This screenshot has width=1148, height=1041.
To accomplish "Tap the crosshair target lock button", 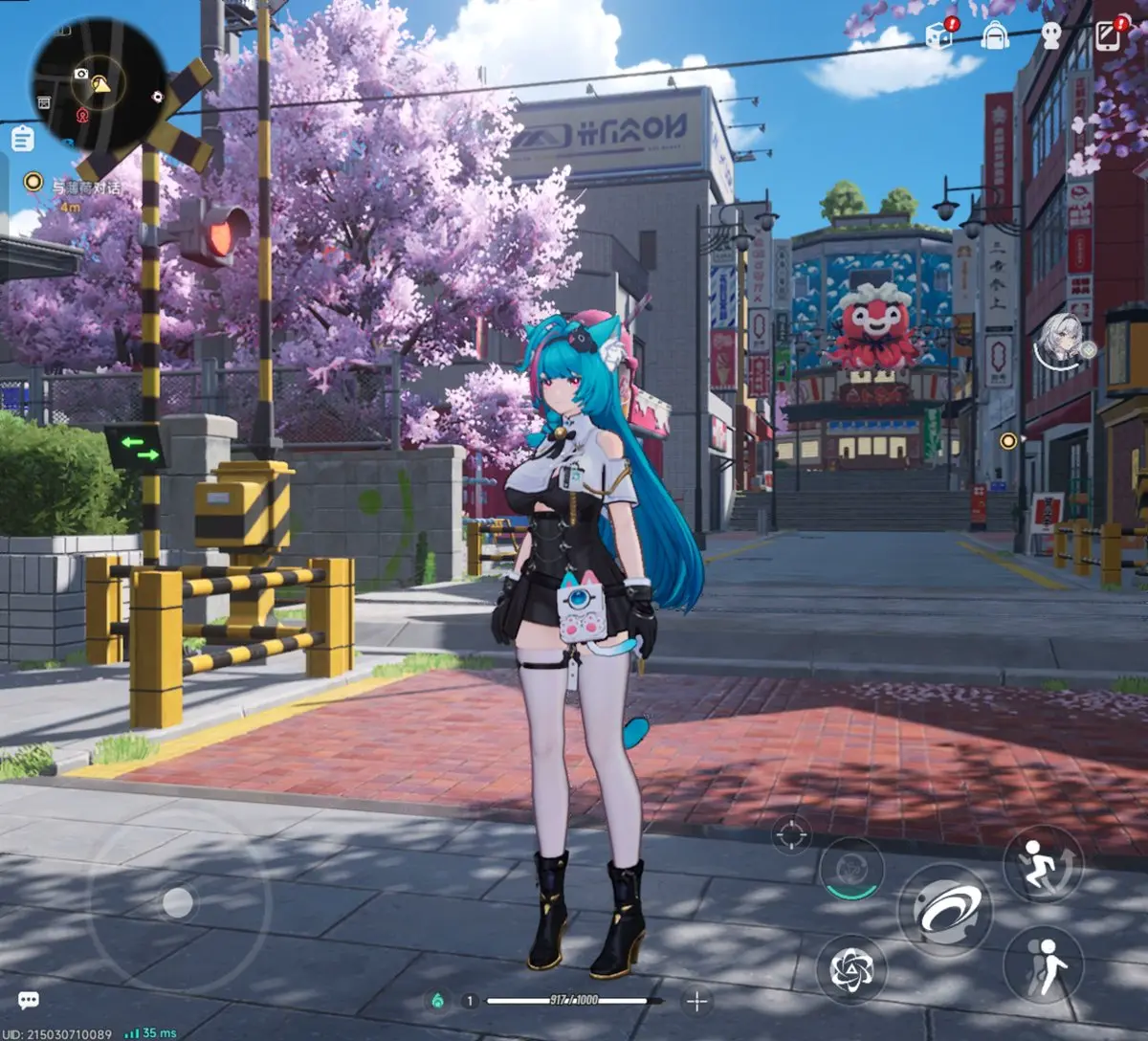I will pos(790,834).
